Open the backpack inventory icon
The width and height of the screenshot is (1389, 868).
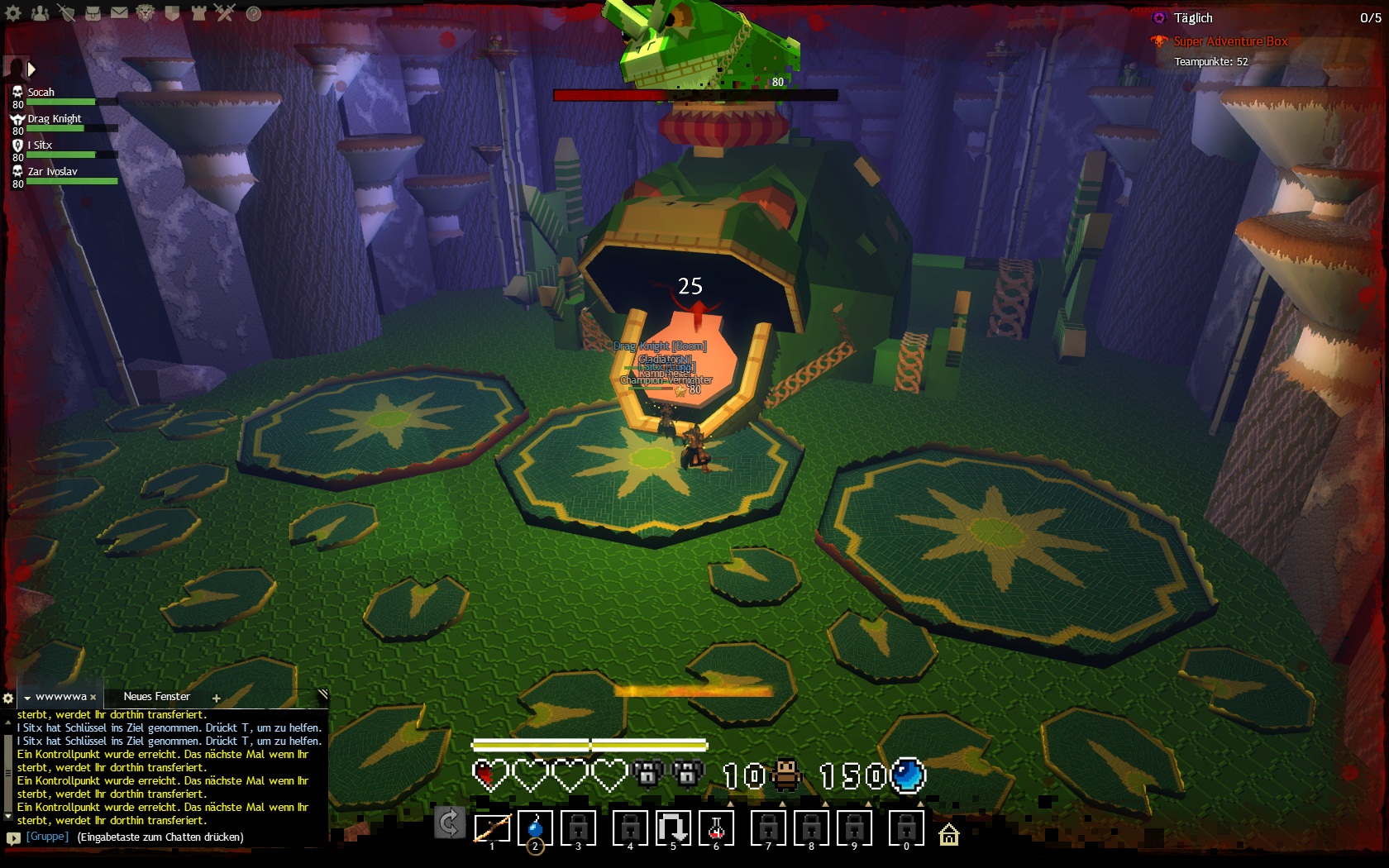point(93,13)
